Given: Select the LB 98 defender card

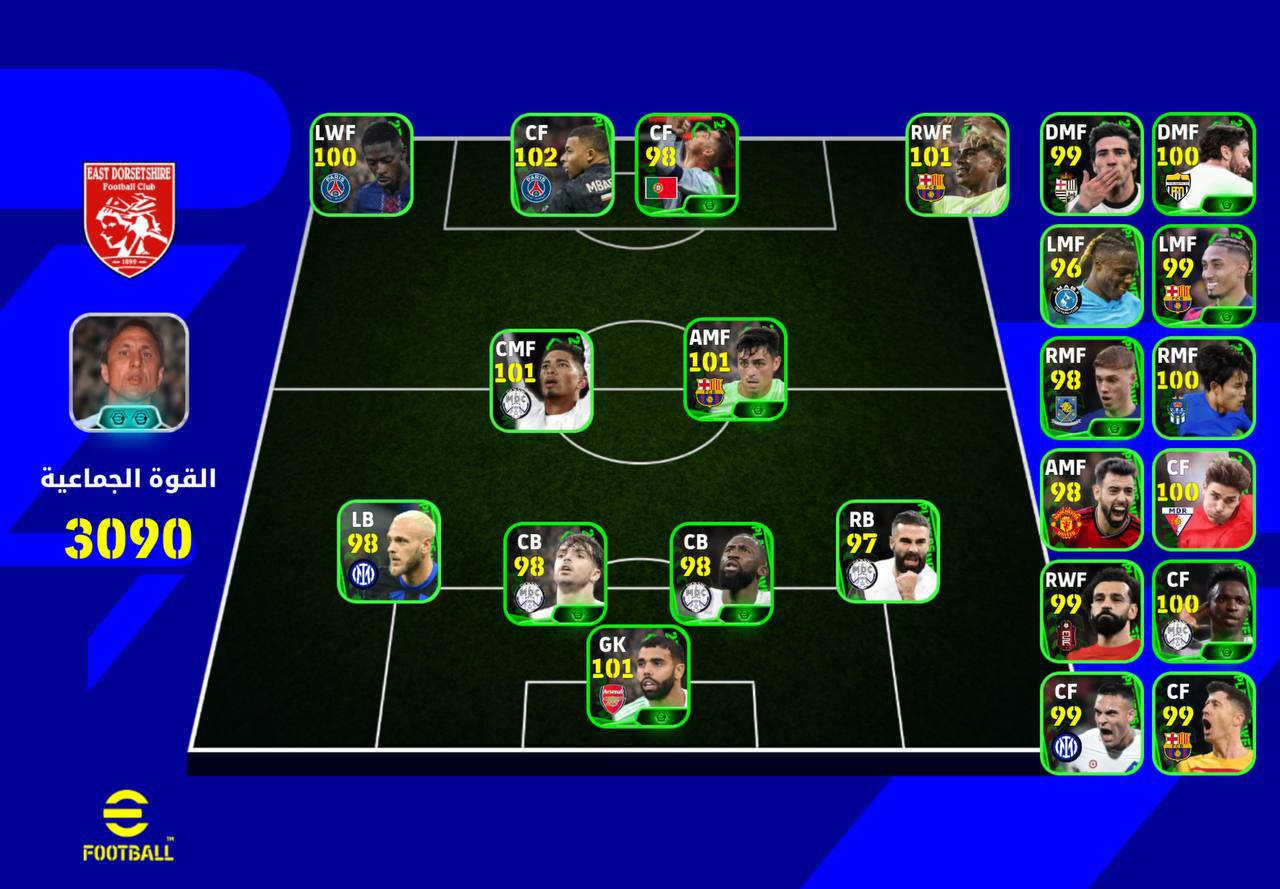Looking at the screenshot, I should [389, 551].
